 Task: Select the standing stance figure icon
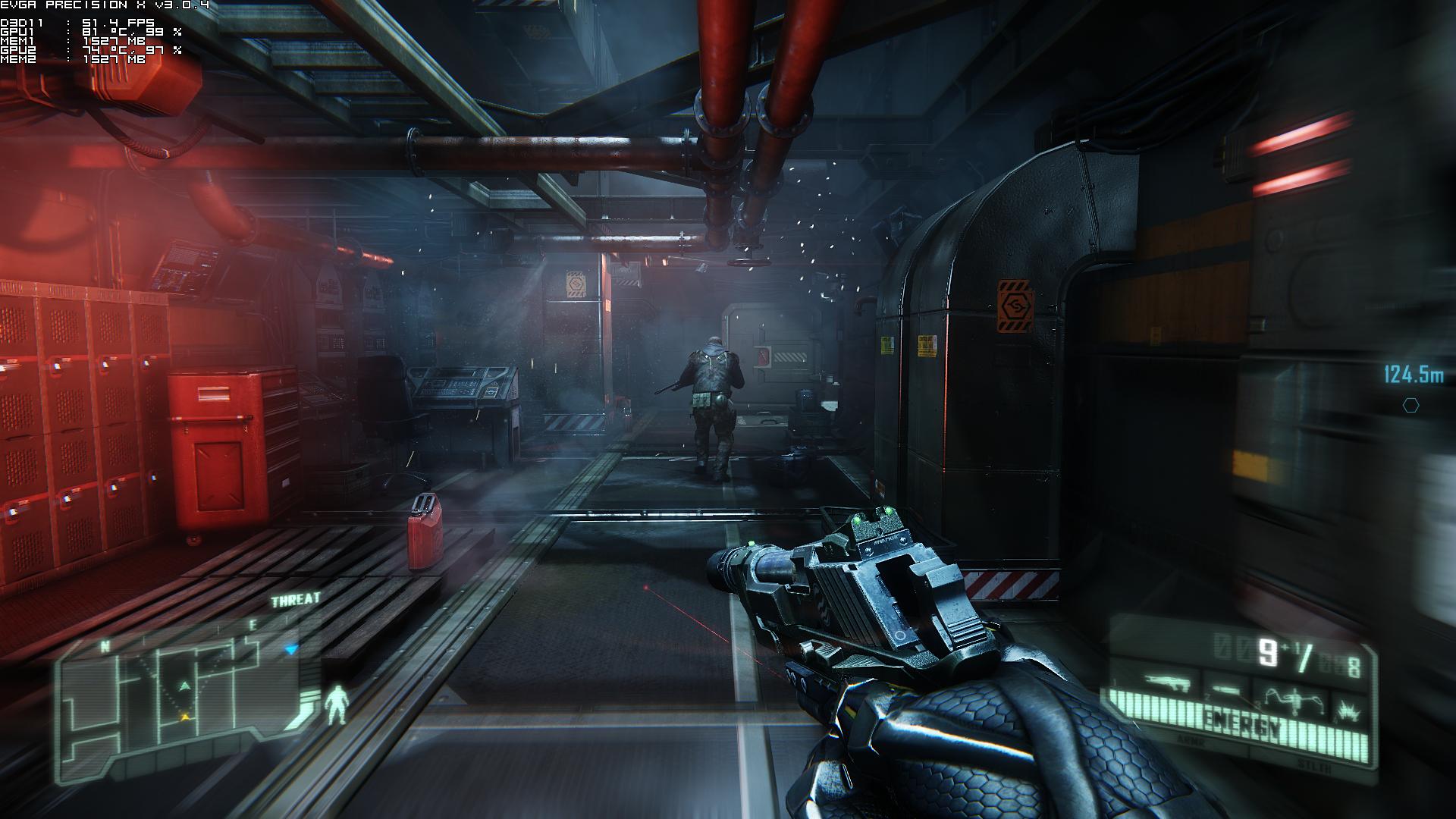click(x=334, y=704)
